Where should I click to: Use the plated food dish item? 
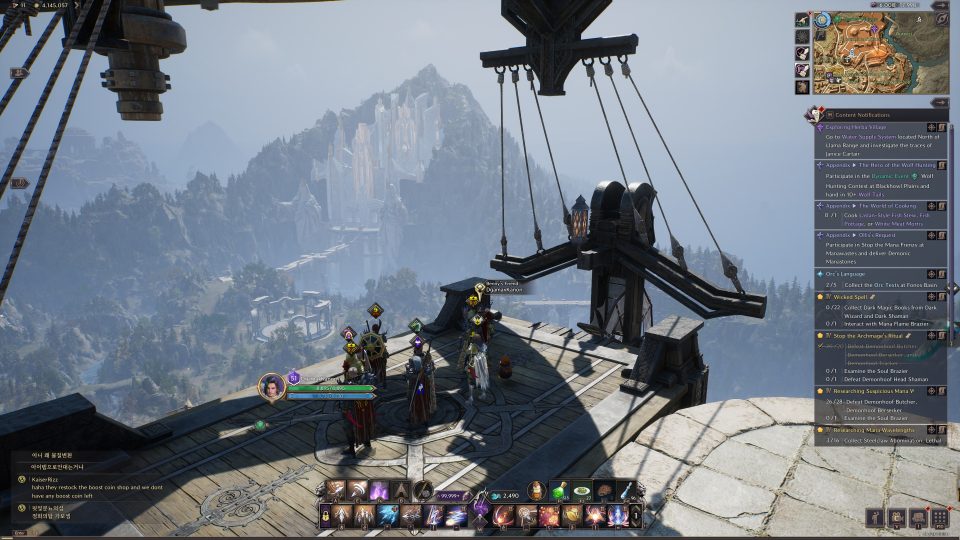click(581, 490)
